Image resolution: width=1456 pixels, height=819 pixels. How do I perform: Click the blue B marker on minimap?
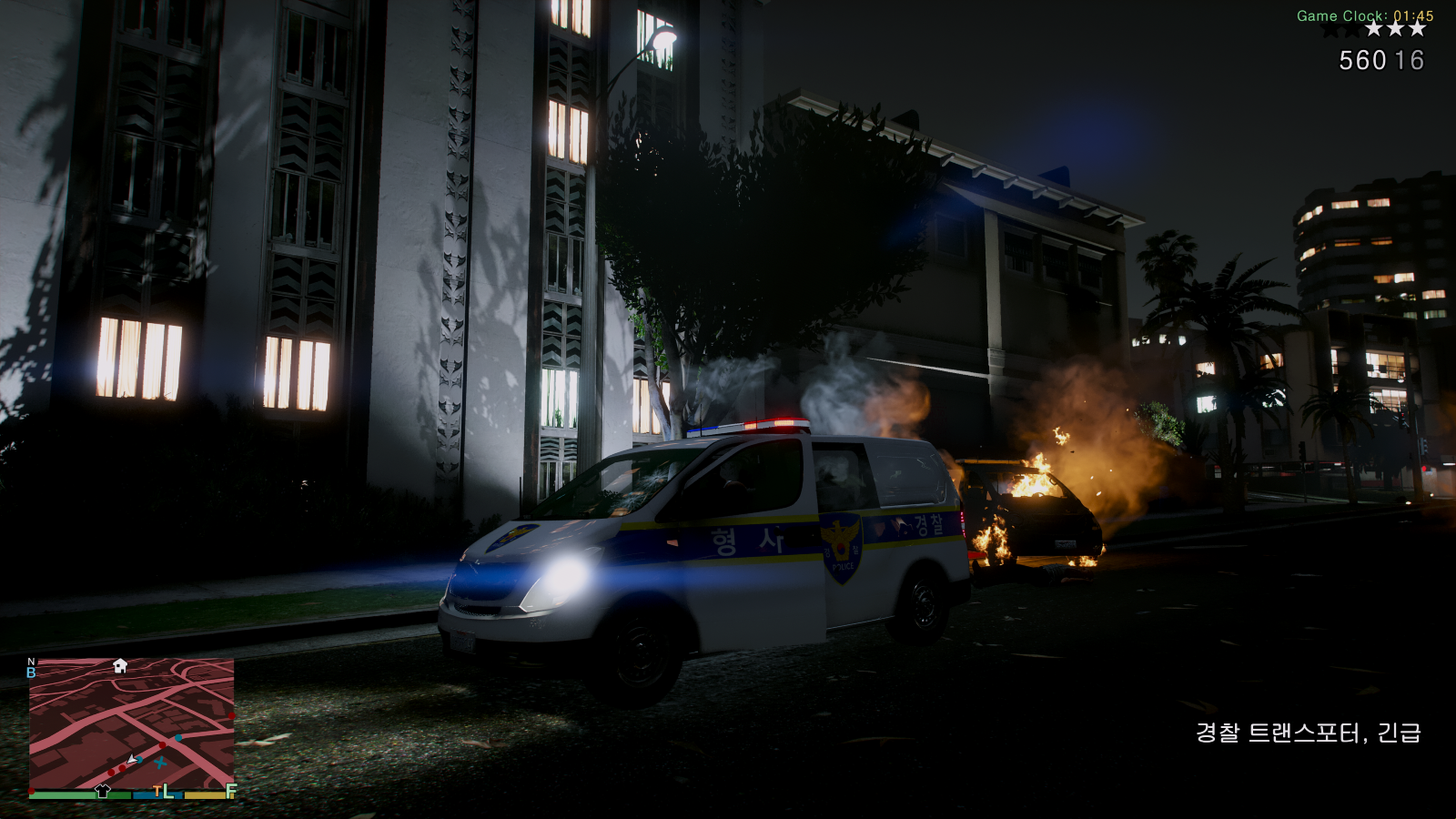31,673
